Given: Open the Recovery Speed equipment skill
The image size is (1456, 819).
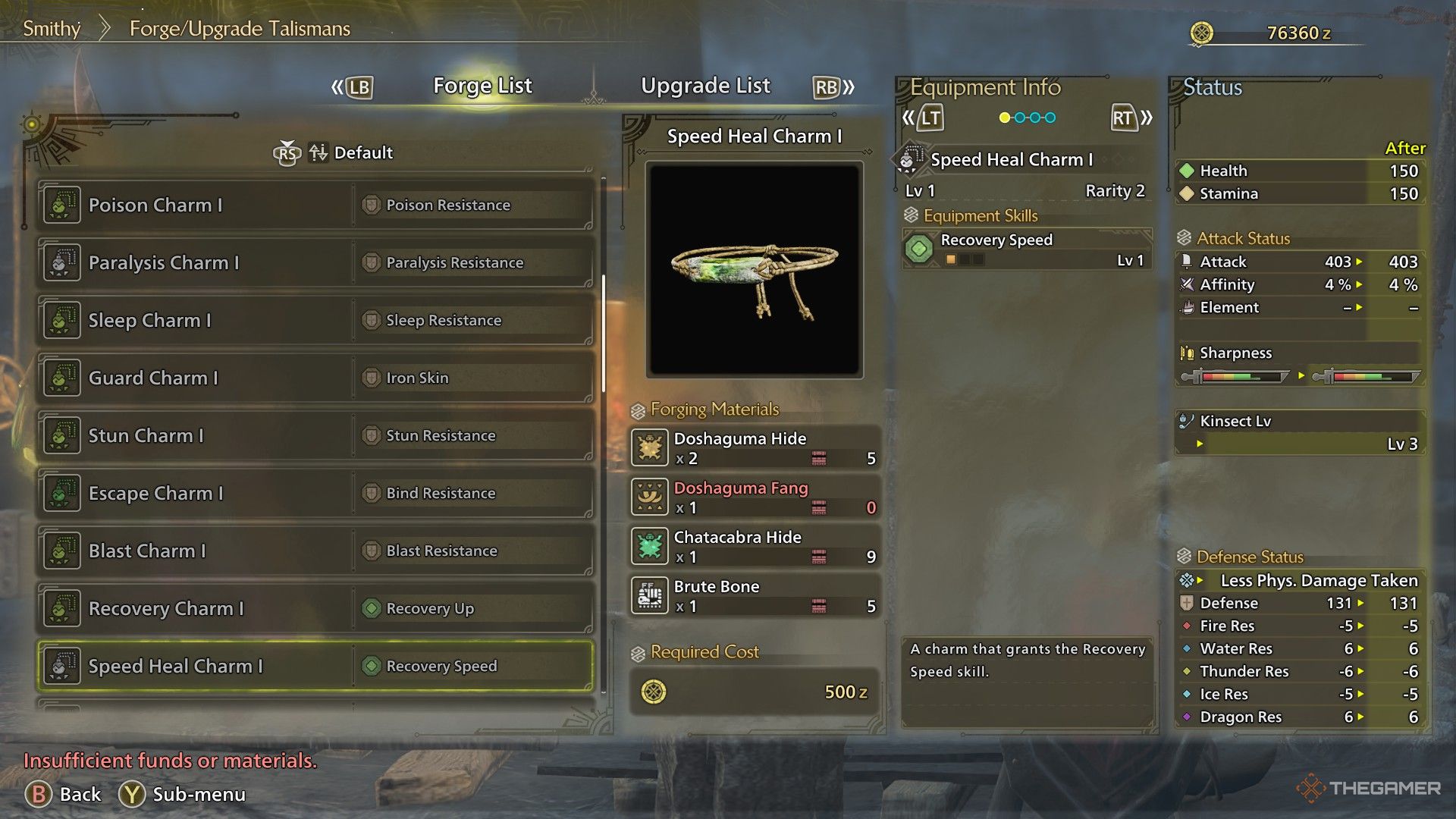Looking at the screenshot, I should 1027,249.
